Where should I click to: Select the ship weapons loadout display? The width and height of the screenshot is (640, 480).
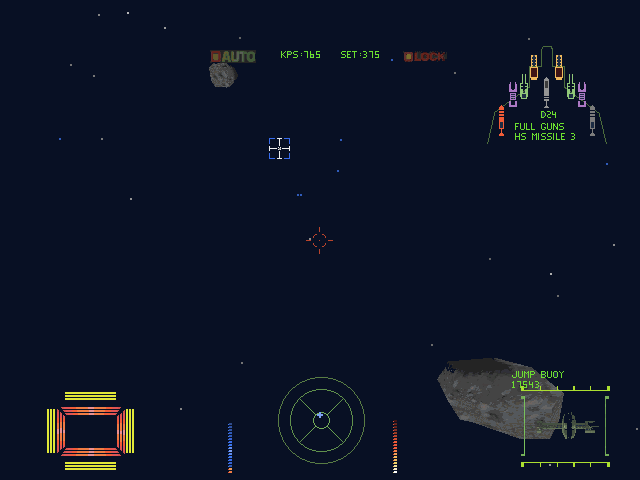click(547, 95)
